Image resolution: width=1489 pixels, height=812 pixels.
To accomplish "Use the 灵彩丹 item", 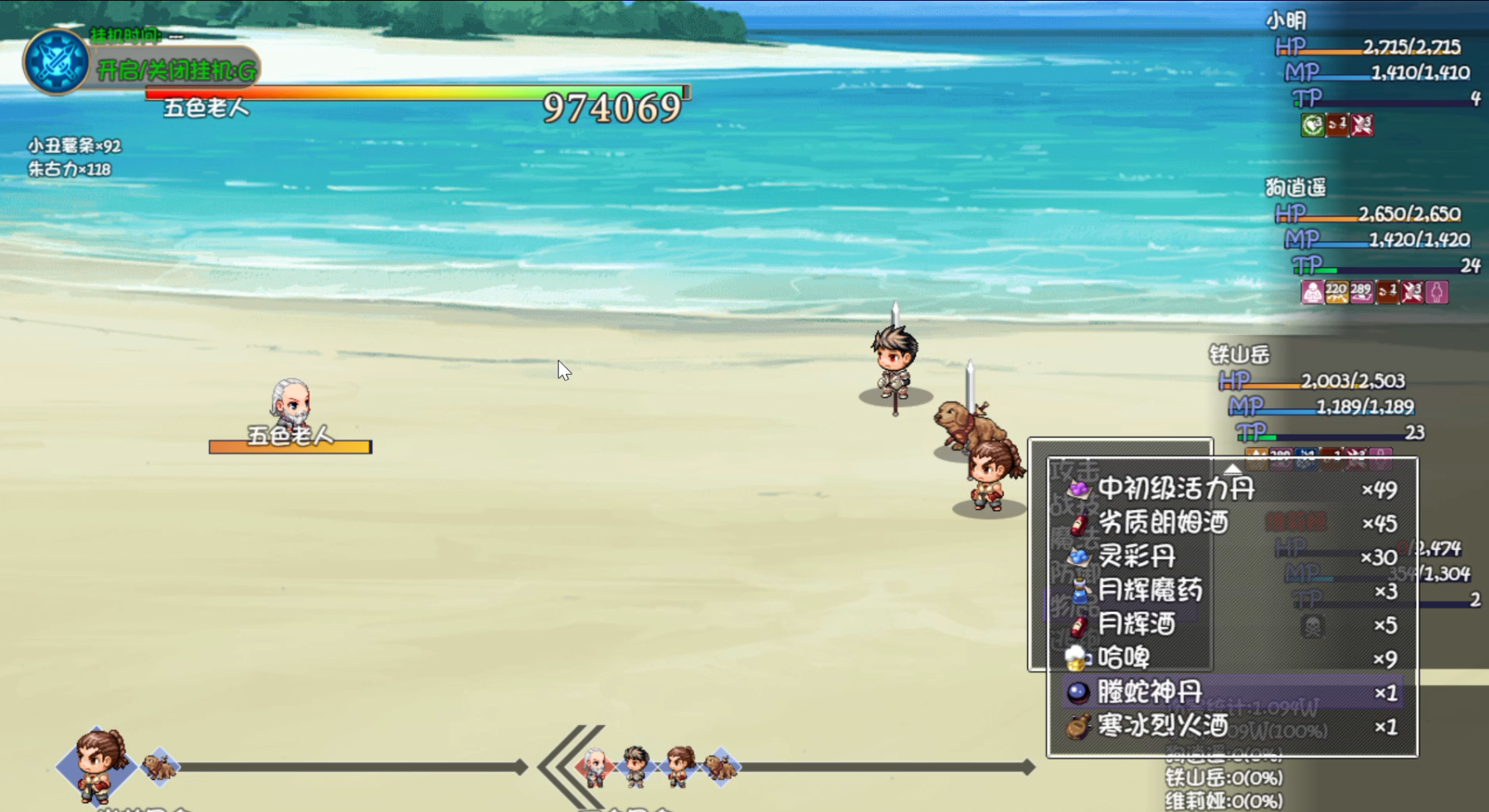I will 1136,557.
